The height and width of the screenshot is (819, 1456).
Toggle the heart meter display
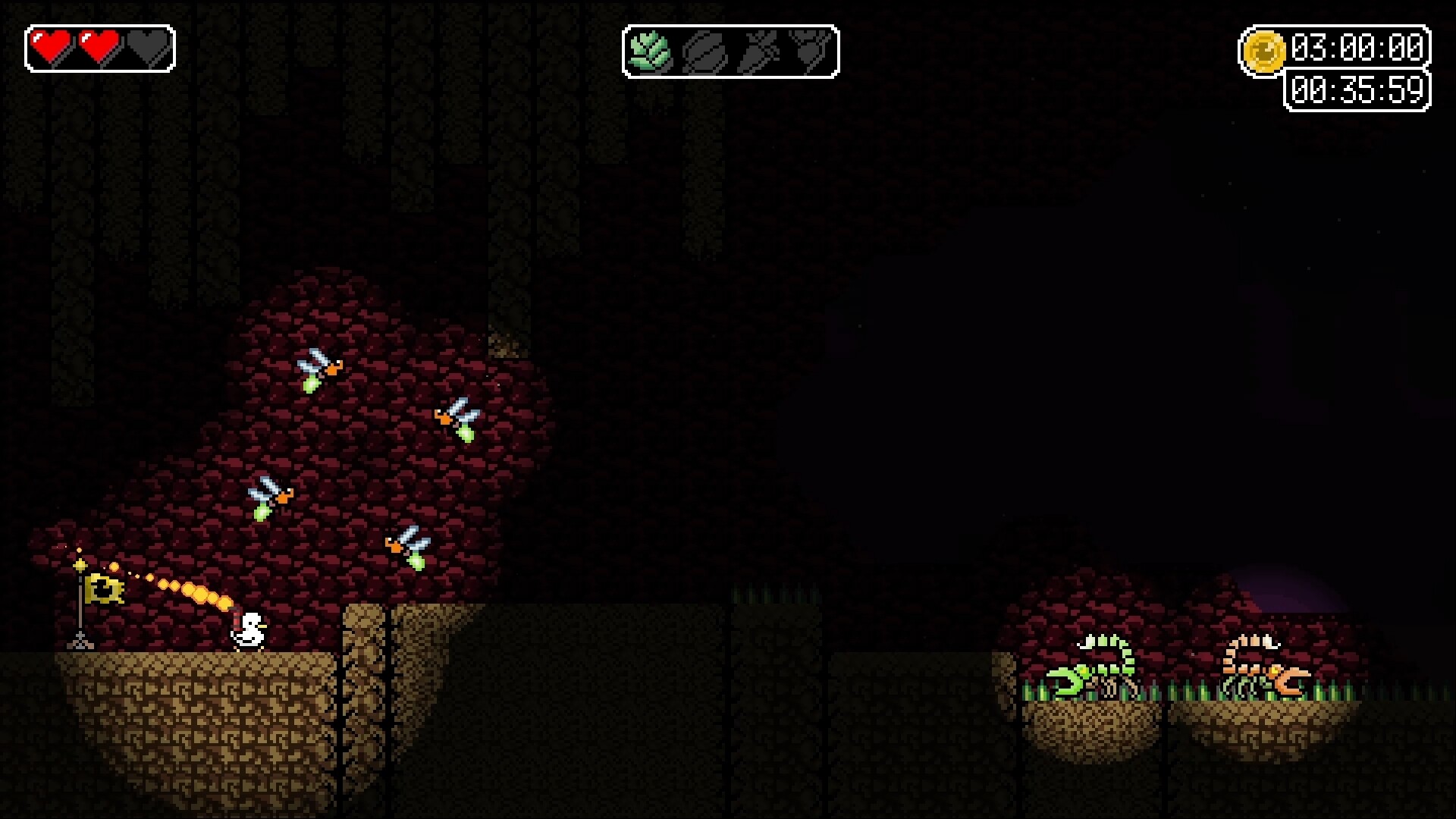pos(99,48)
